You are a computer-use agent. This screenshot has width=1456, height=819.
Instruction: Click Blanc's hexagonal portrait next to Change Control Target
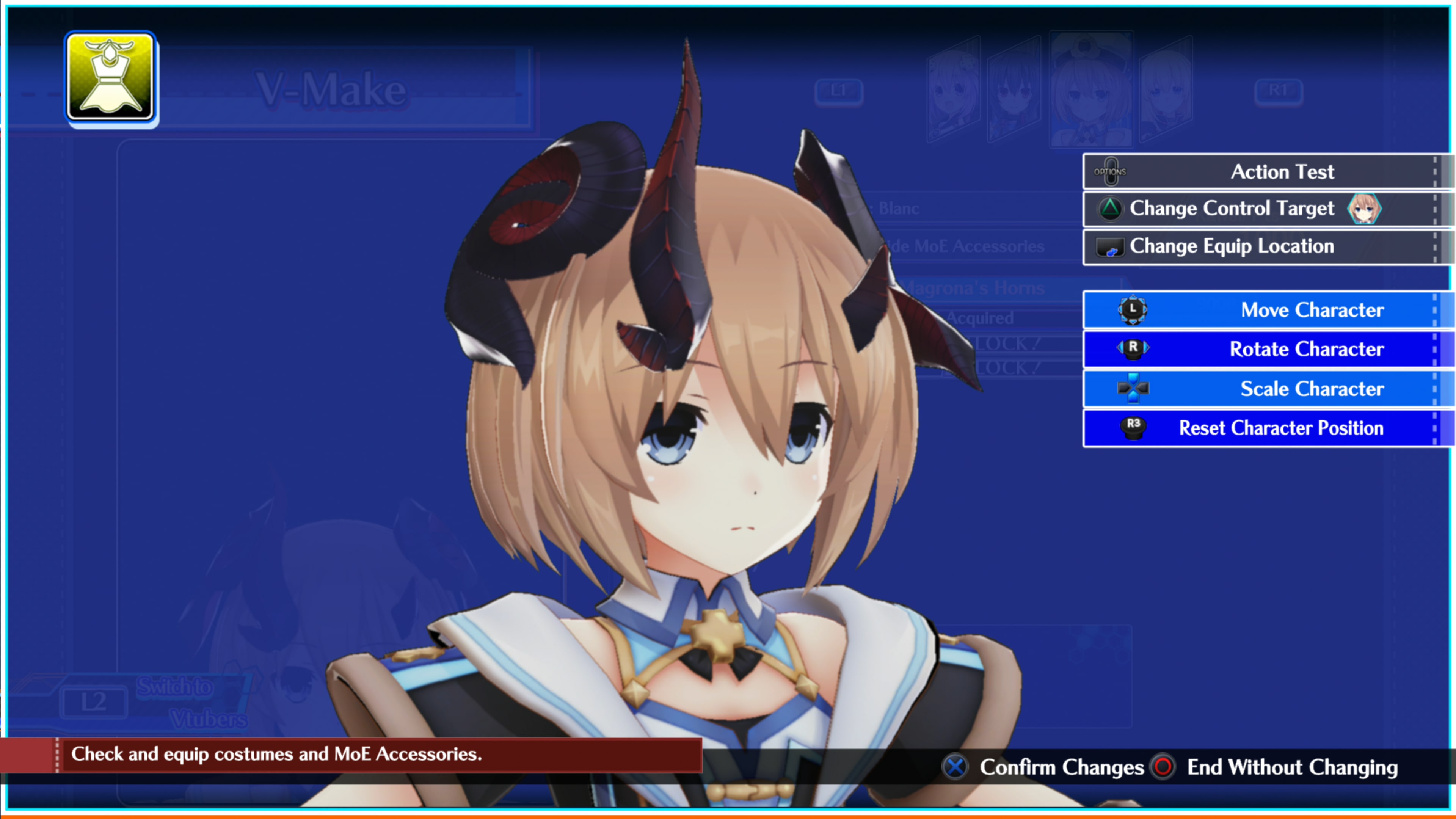click(x=1365, y=208)
